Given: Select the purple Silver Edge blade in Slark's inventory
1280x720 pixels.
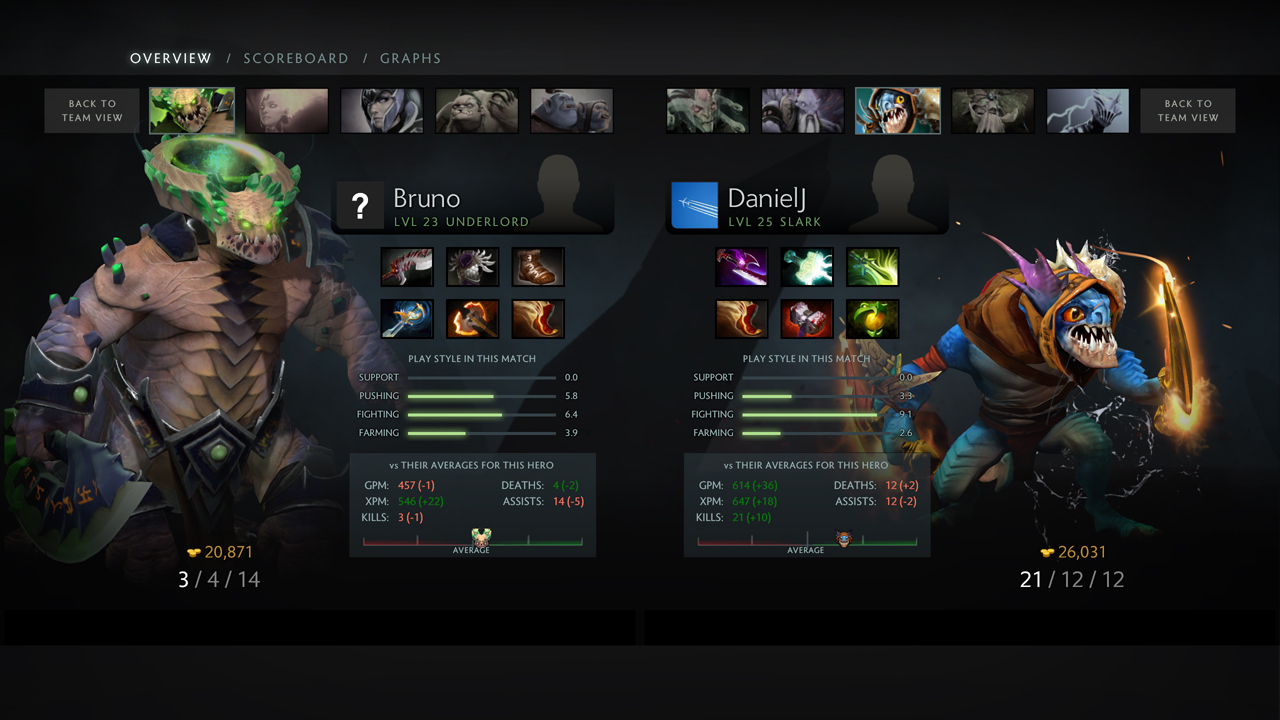Looking at the screenshot, I should coord(741,266).
